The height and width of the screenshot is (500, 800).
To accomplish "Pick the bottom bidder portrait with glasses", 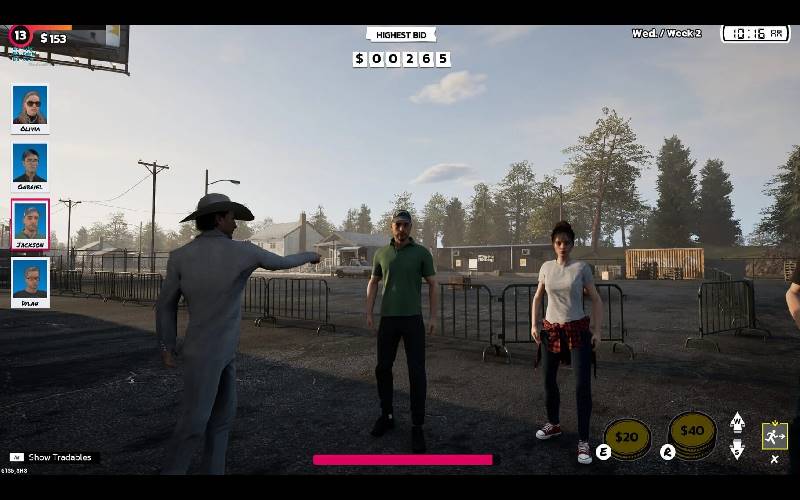I will [x=30, y=282].
